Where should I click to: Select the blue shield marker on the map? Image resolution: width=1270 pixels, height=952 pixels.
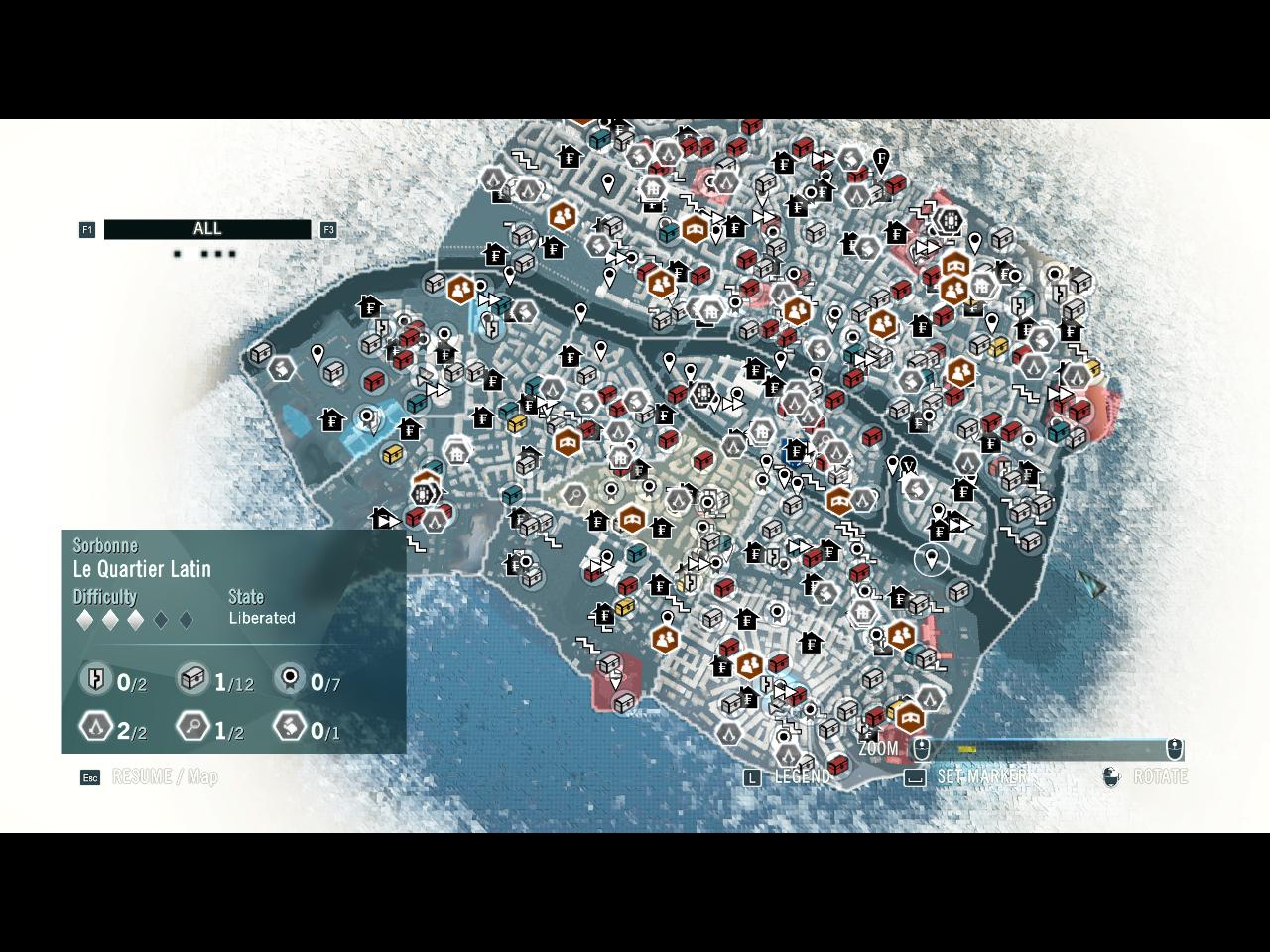click(795, 452)
